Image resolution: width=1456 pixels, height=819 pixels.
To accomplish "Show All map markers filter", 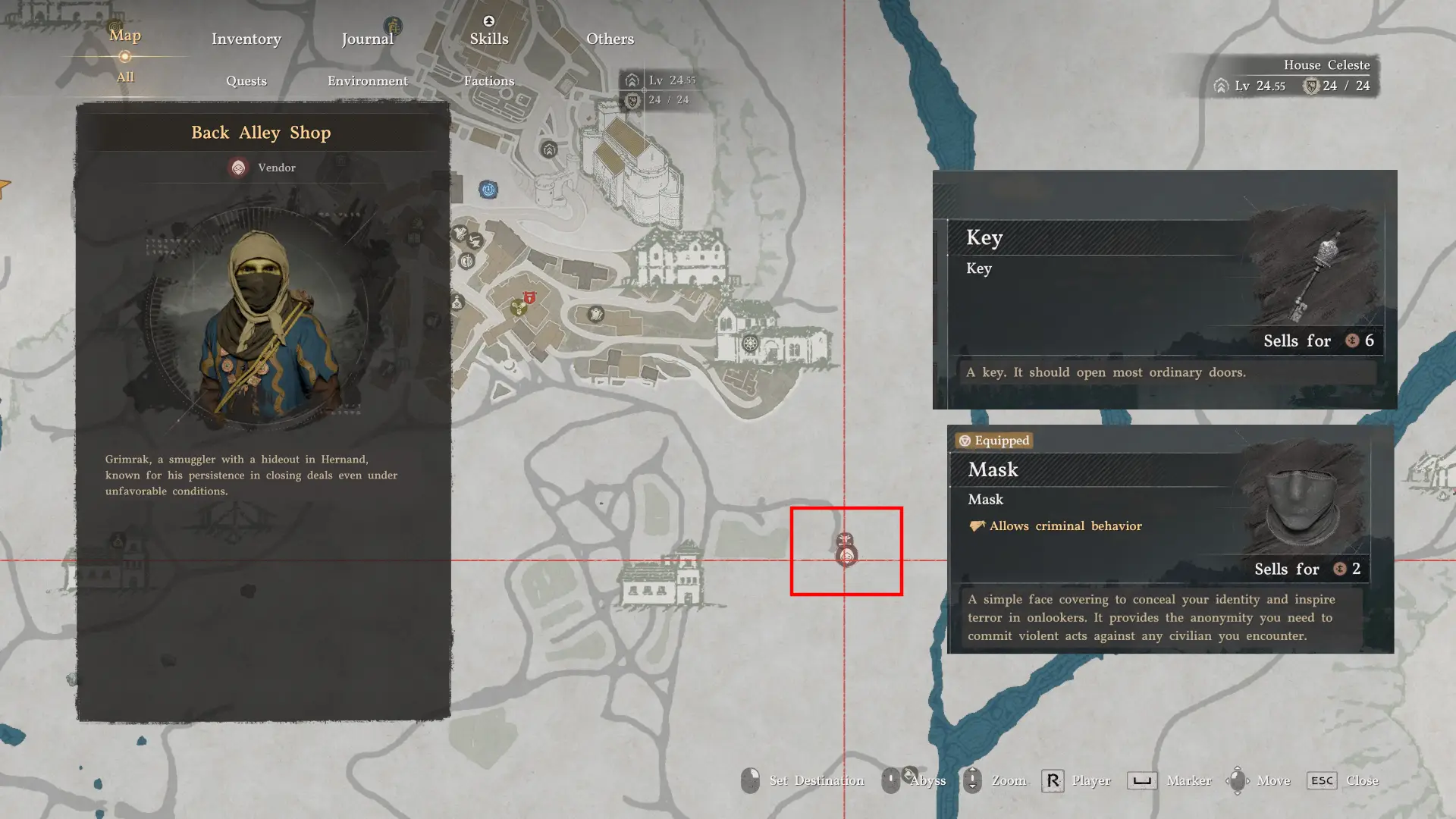I will 125,77.
